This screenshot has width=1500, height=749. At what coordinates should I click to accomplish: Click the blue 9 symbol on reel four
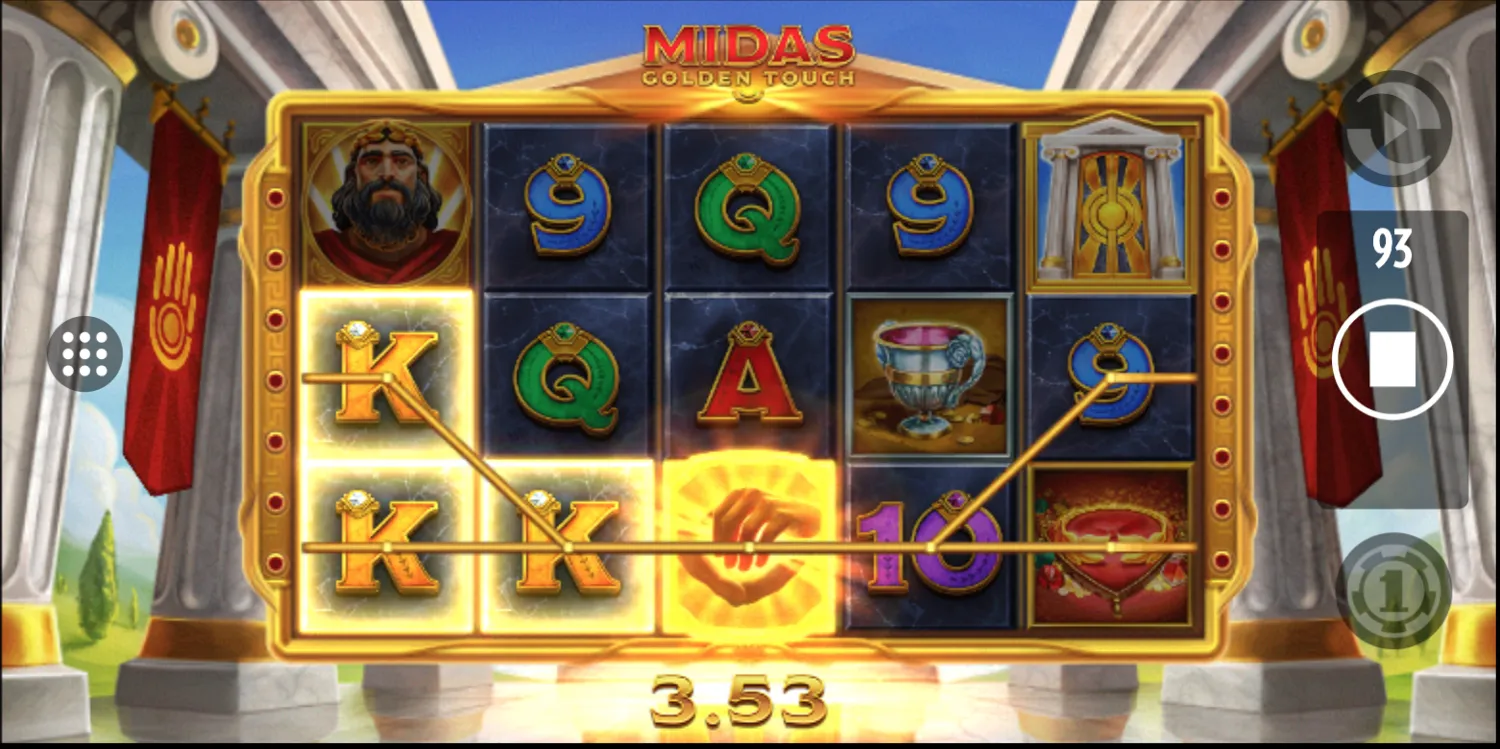pyautogui.click(x=930, y=198)
